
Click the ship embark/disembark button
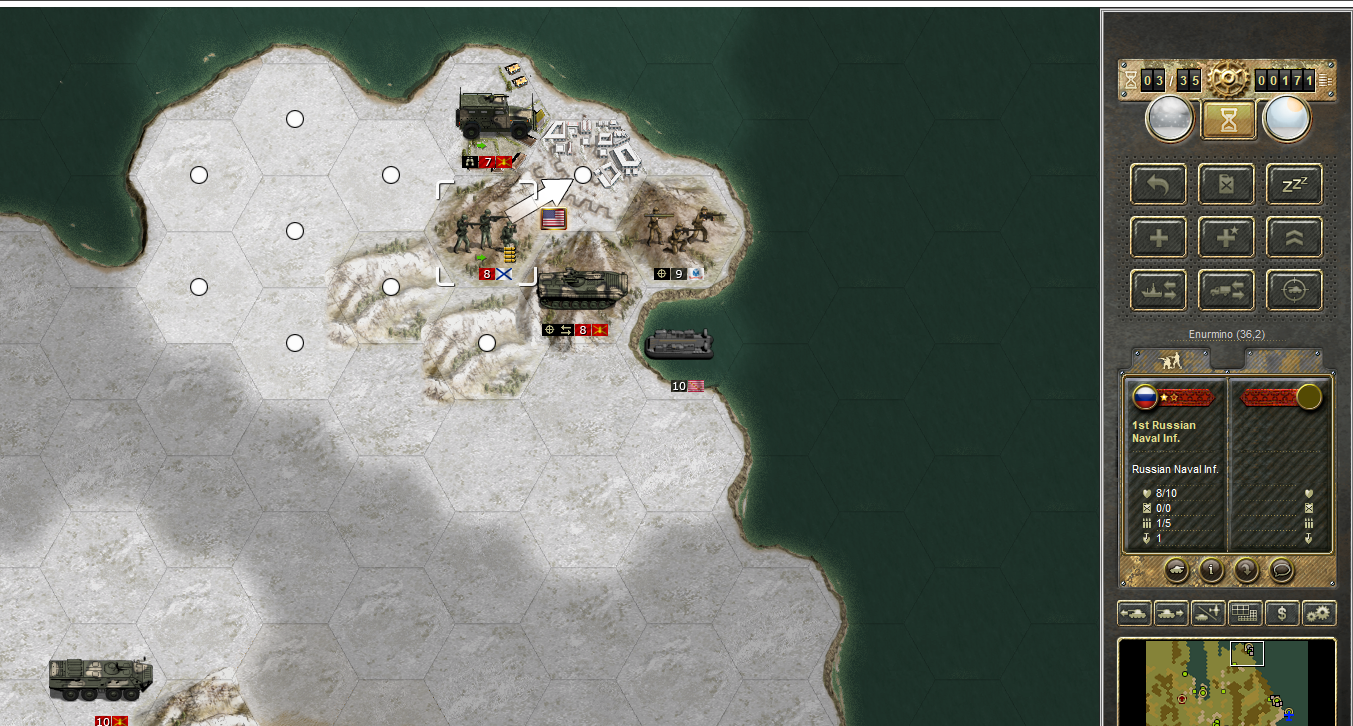(x=1158, y=290)
